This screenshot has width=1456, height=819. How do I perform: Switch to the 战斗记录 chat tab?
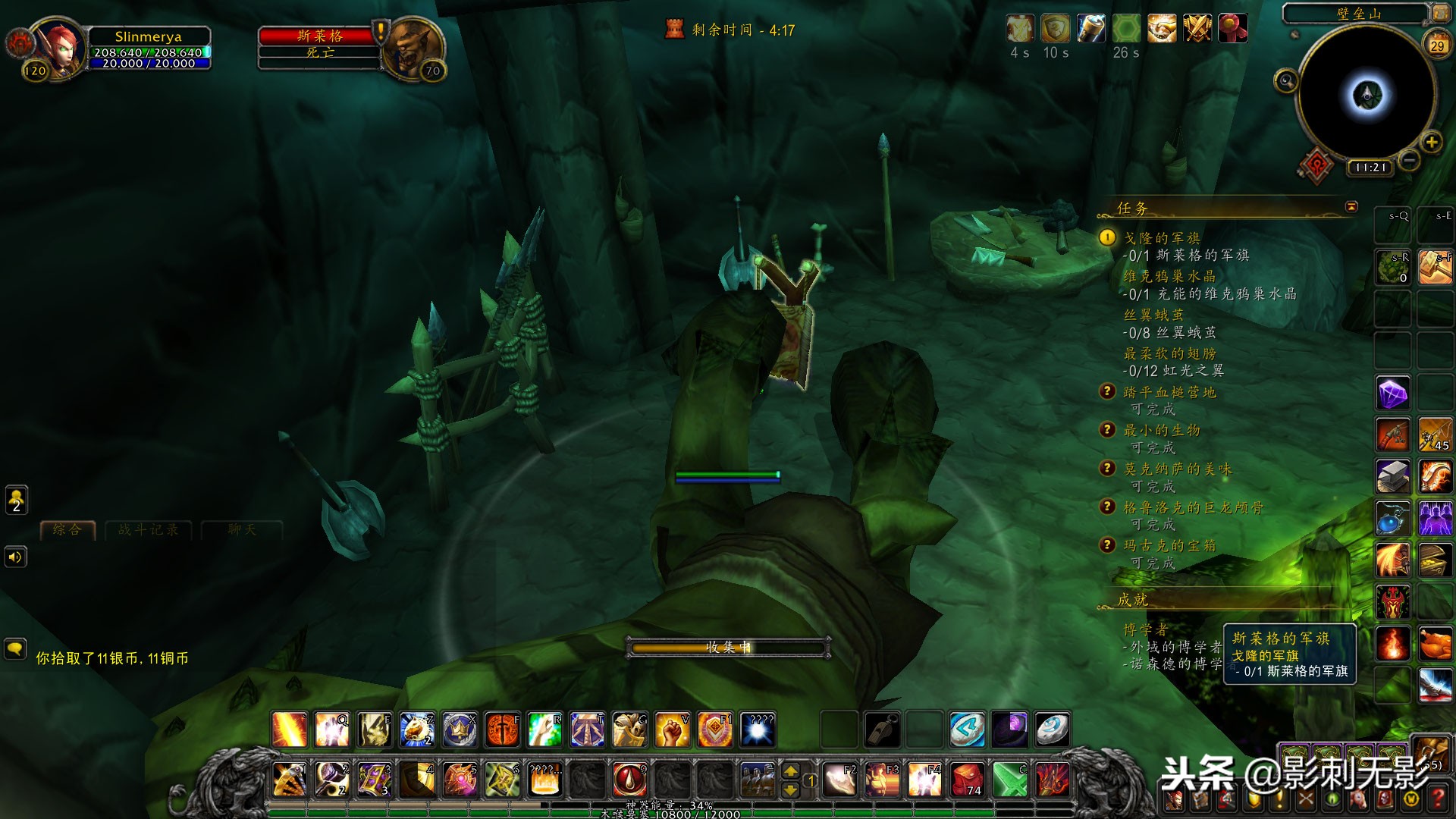(149, 529)
